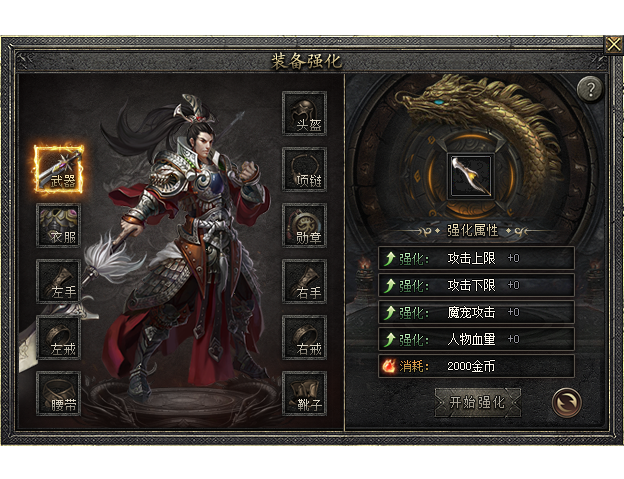
Task: Click the round arrow refresh button
Action: click(x=566, y=402)
